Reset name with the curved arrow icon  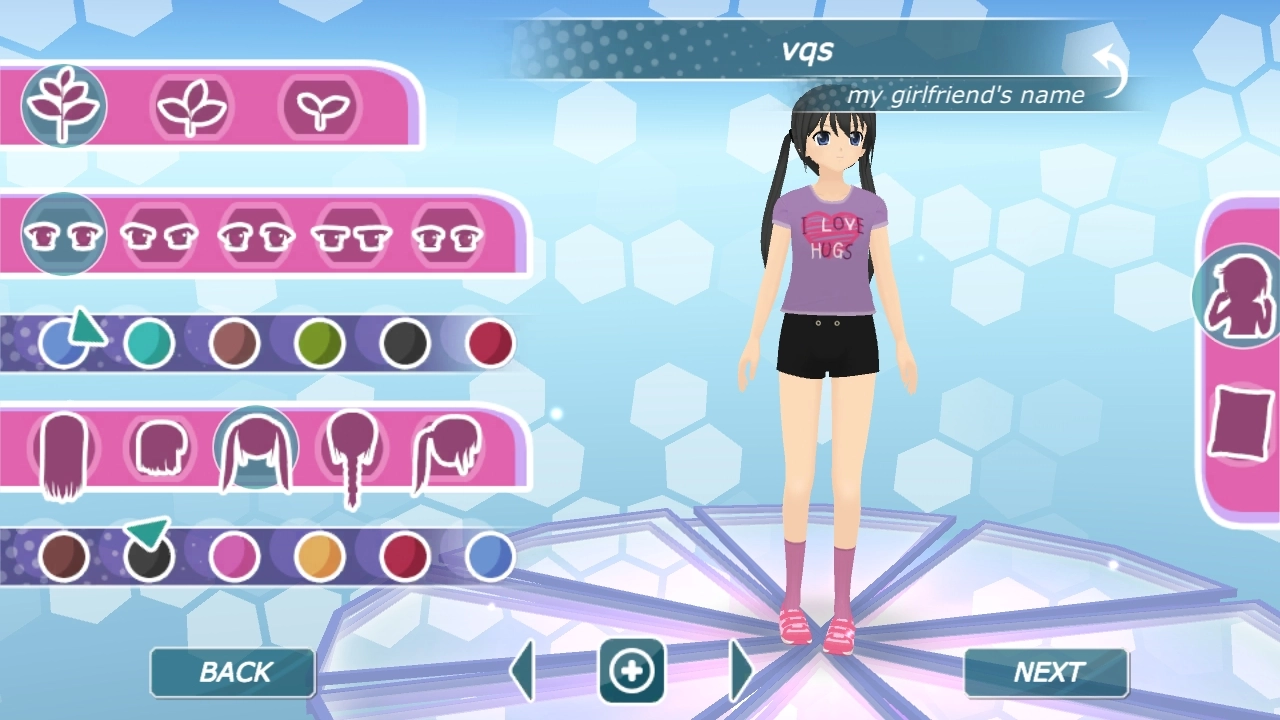click(1111, 73)
